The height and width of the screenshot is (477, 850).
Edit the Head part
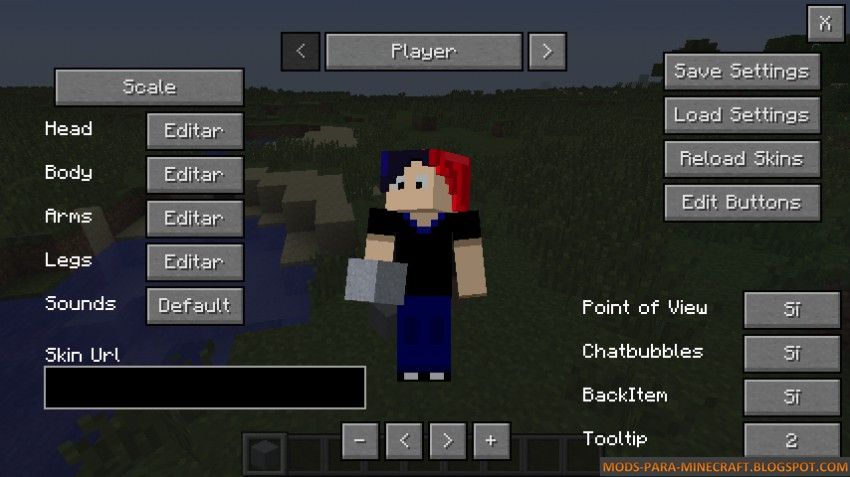194,130
